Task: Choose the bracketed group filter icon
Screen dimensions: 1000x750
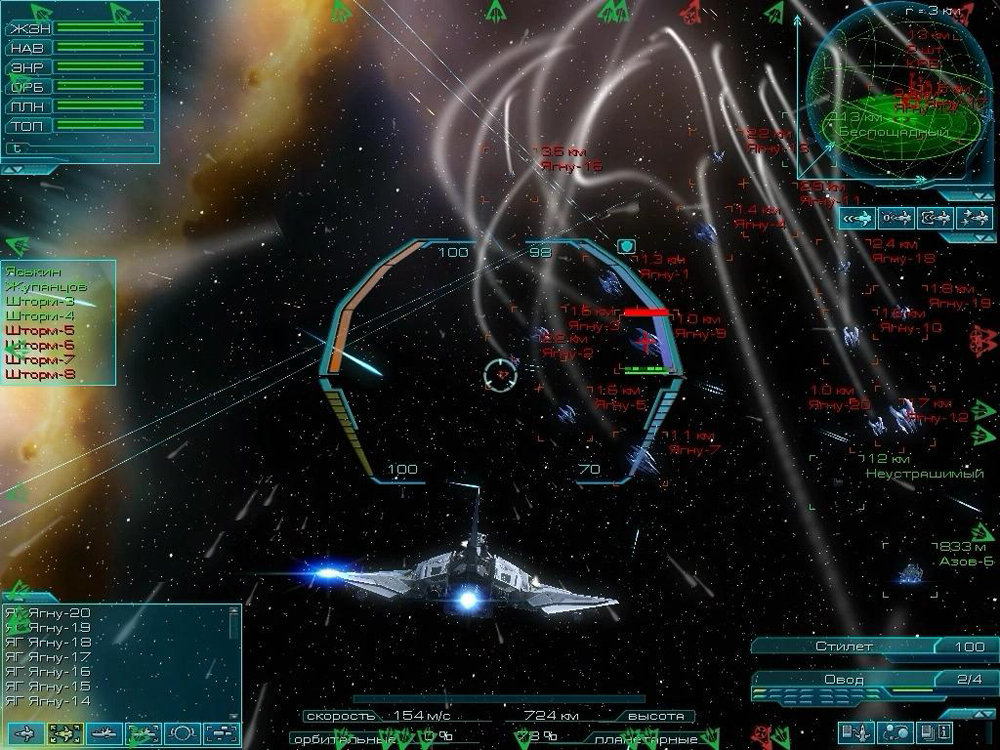Action: pyautogui.click(x=222, y=733)
